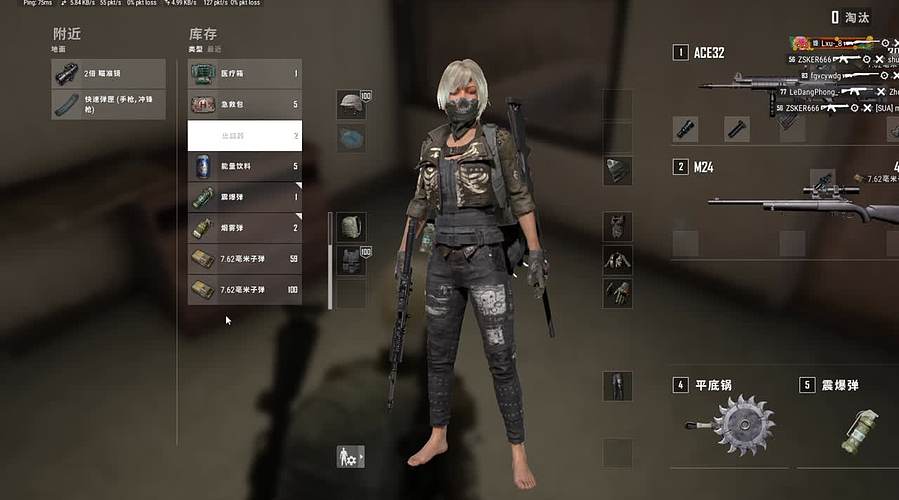The image size is (899, 500).
Task: Open the character customization gear button
Action: [x=350, y=456]
